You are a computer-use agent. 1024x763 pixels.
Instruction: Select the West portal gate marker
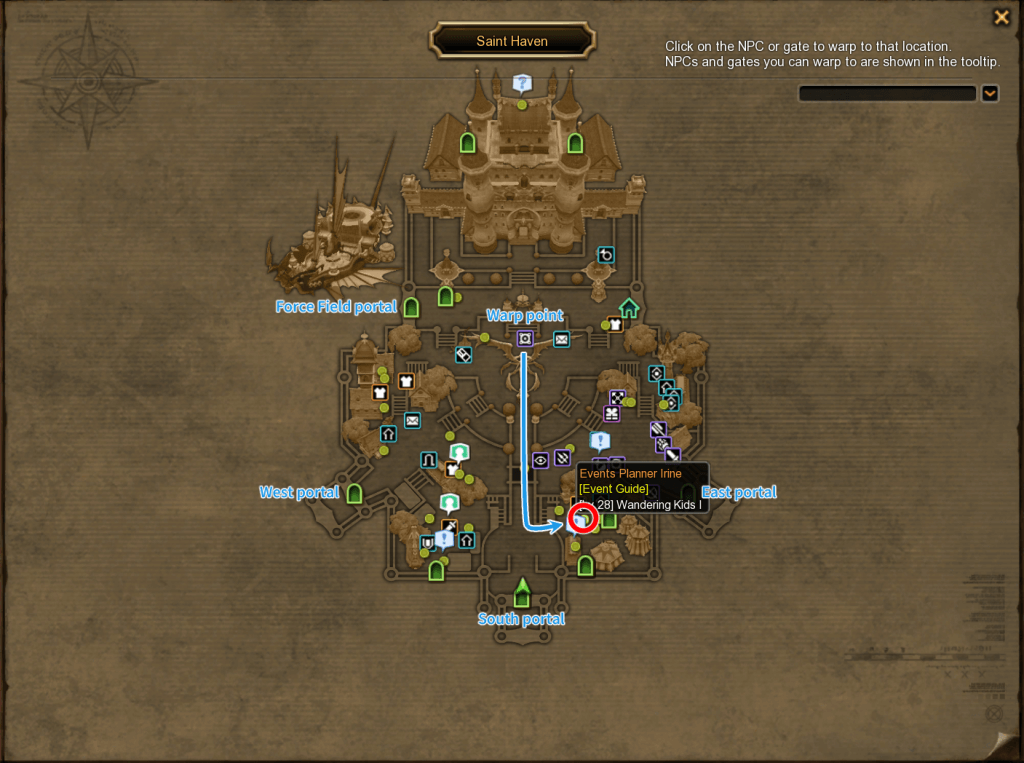[354, 493]
